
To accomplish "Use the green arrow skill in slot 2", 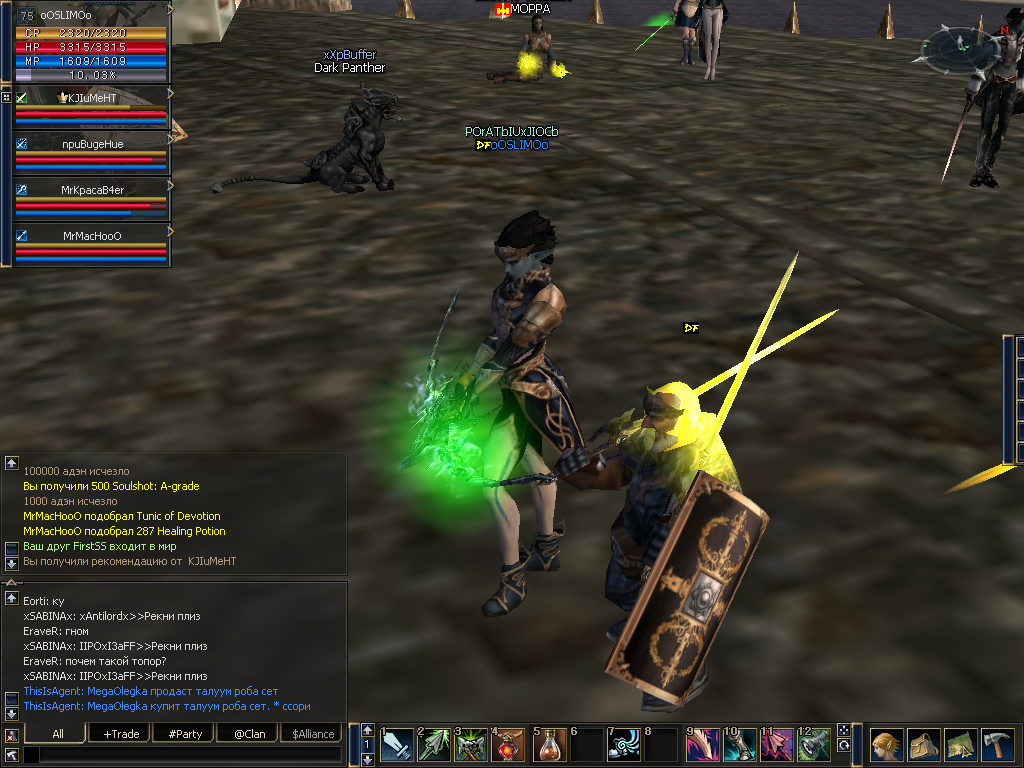I will point(435,745).
